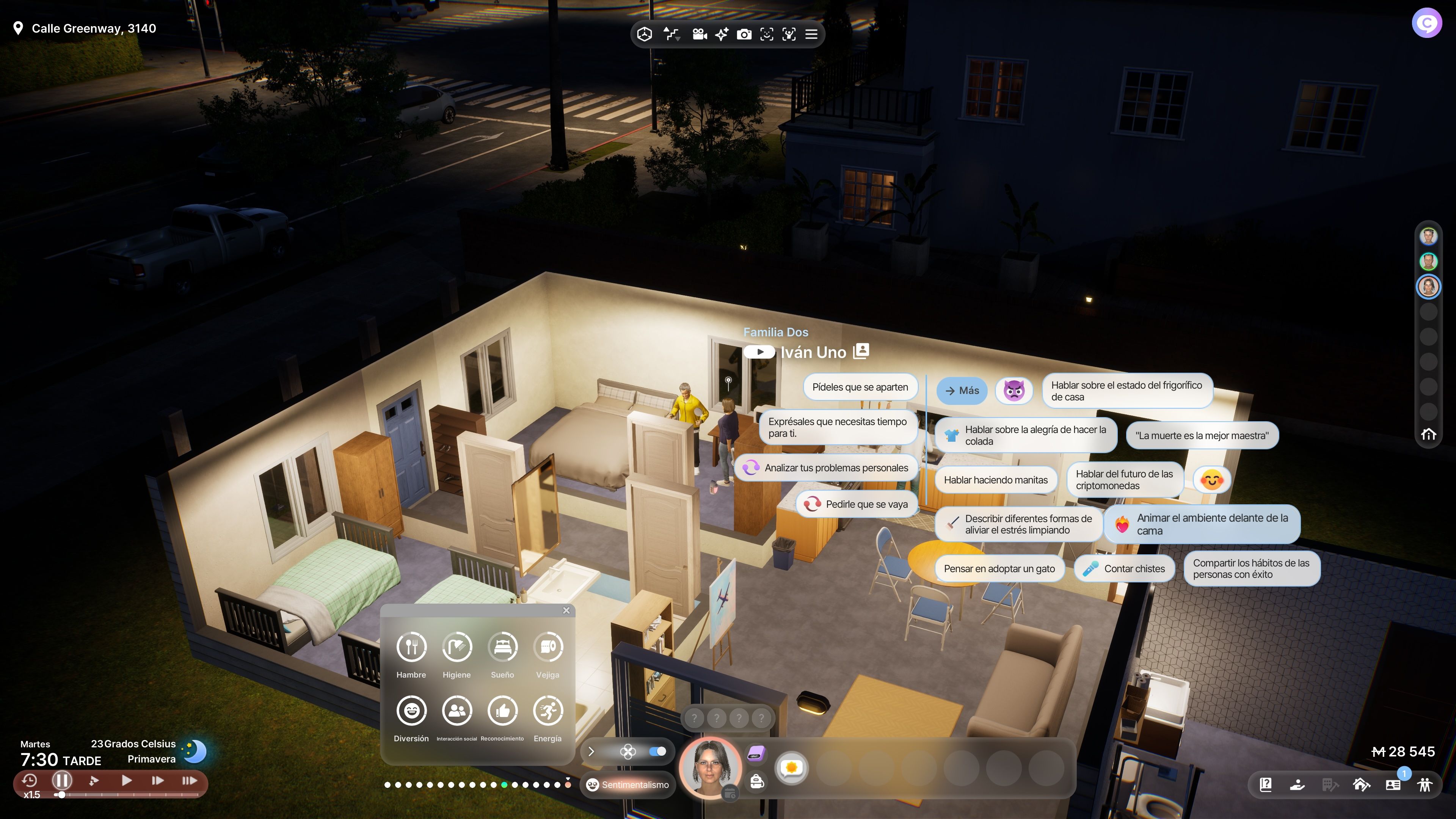
Task: Show more interactions with the Más button
Action: pos(962,391)
